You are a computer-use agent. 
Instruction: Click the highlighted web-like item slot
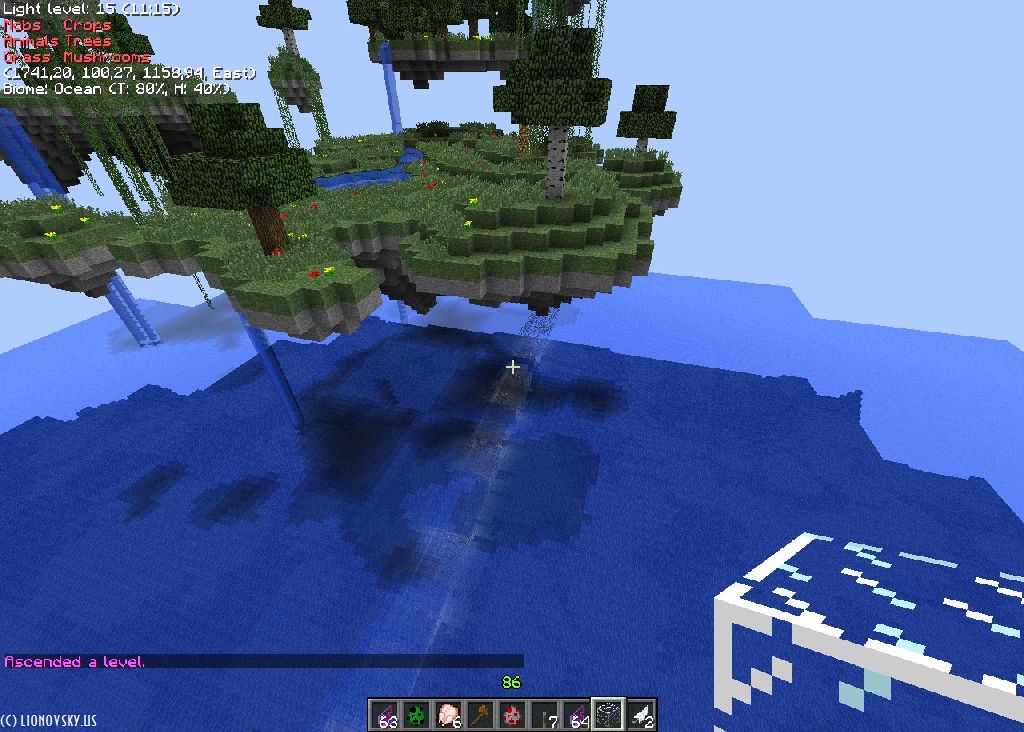[609, 714]
